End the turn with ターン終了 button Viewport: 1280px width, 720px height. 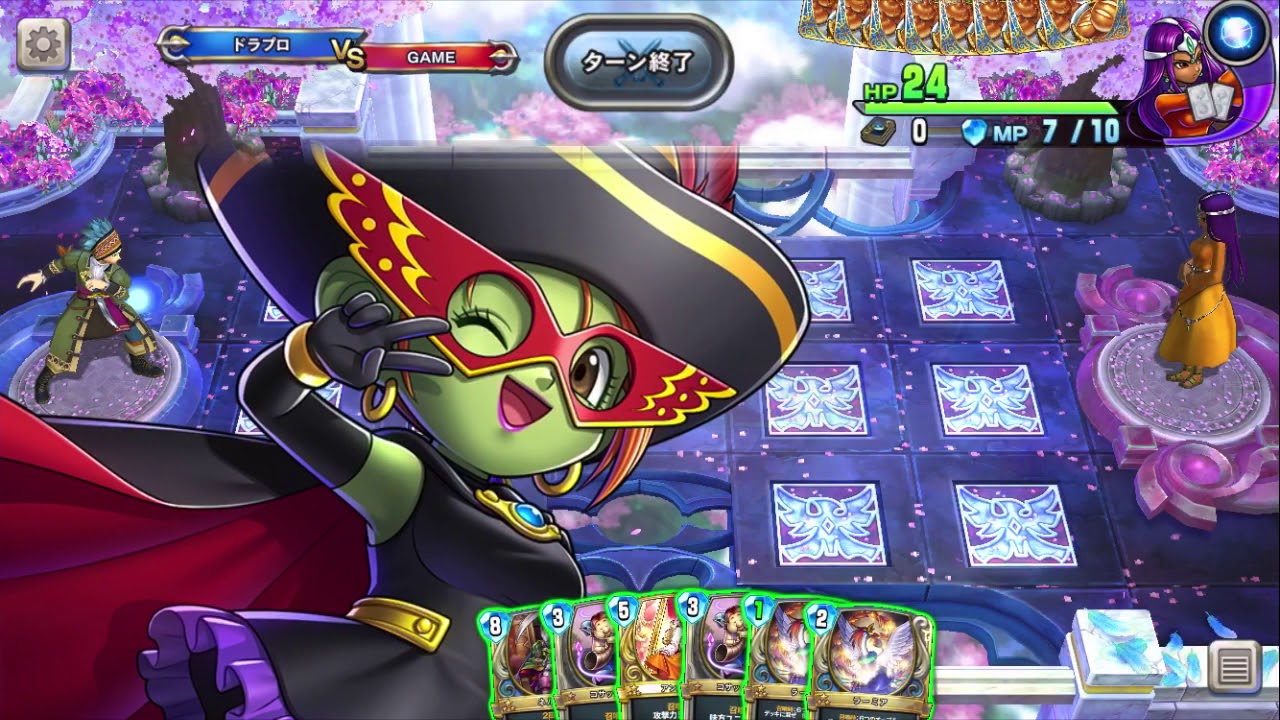click(x=639, y=61)
